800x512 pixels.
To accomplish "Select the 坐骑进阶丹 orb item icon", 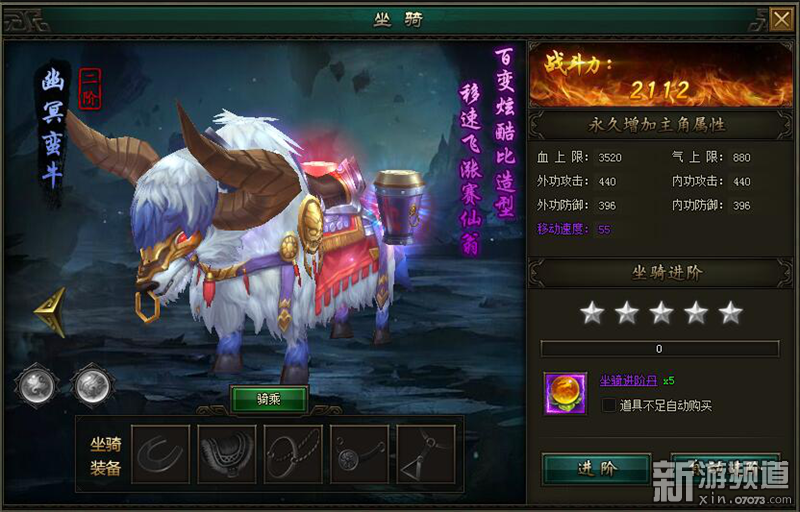I will pyautogui.click(x=565, y=392).
